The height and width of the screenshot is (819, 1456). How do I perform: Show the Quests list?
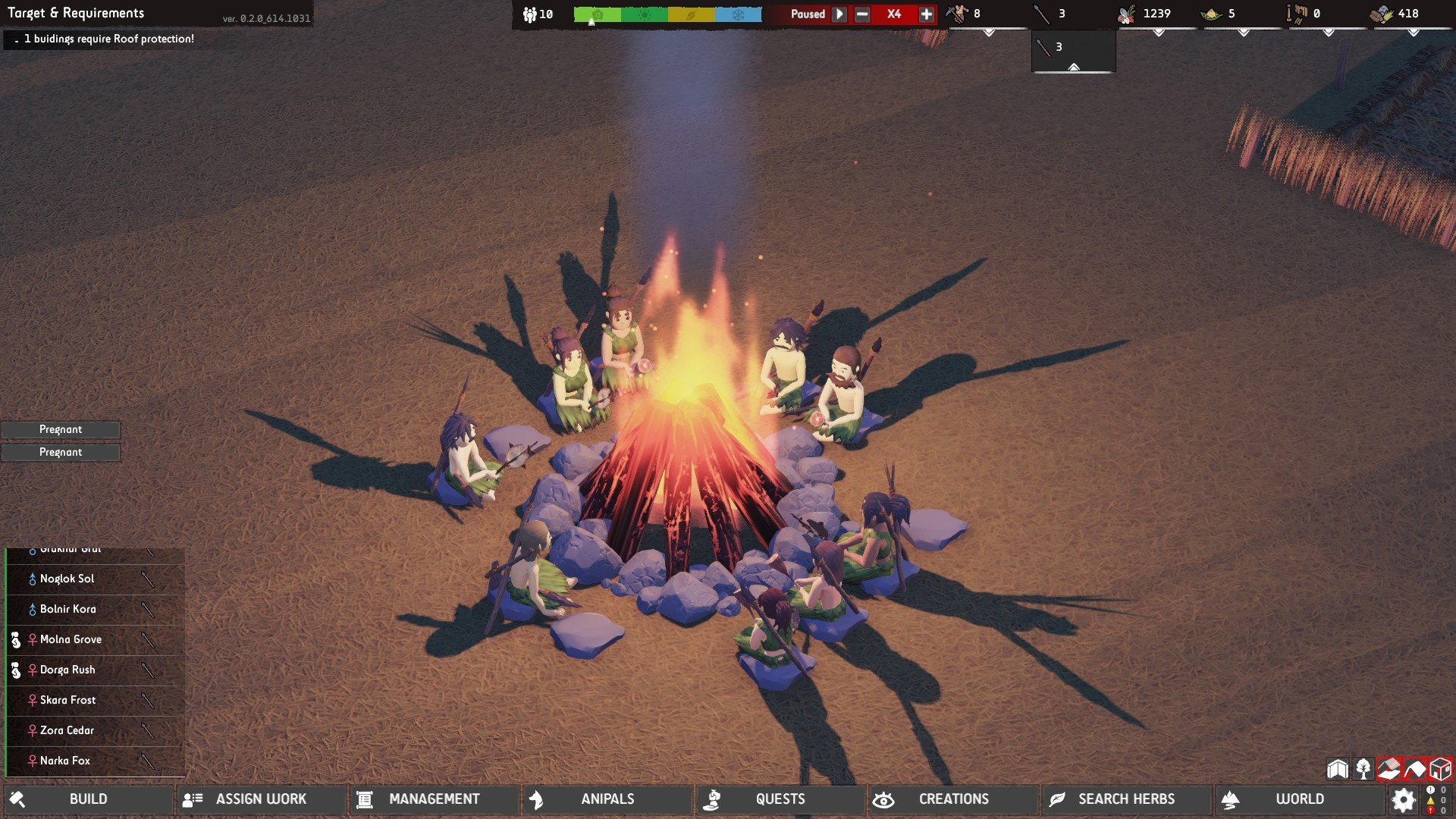click(780, 799)
